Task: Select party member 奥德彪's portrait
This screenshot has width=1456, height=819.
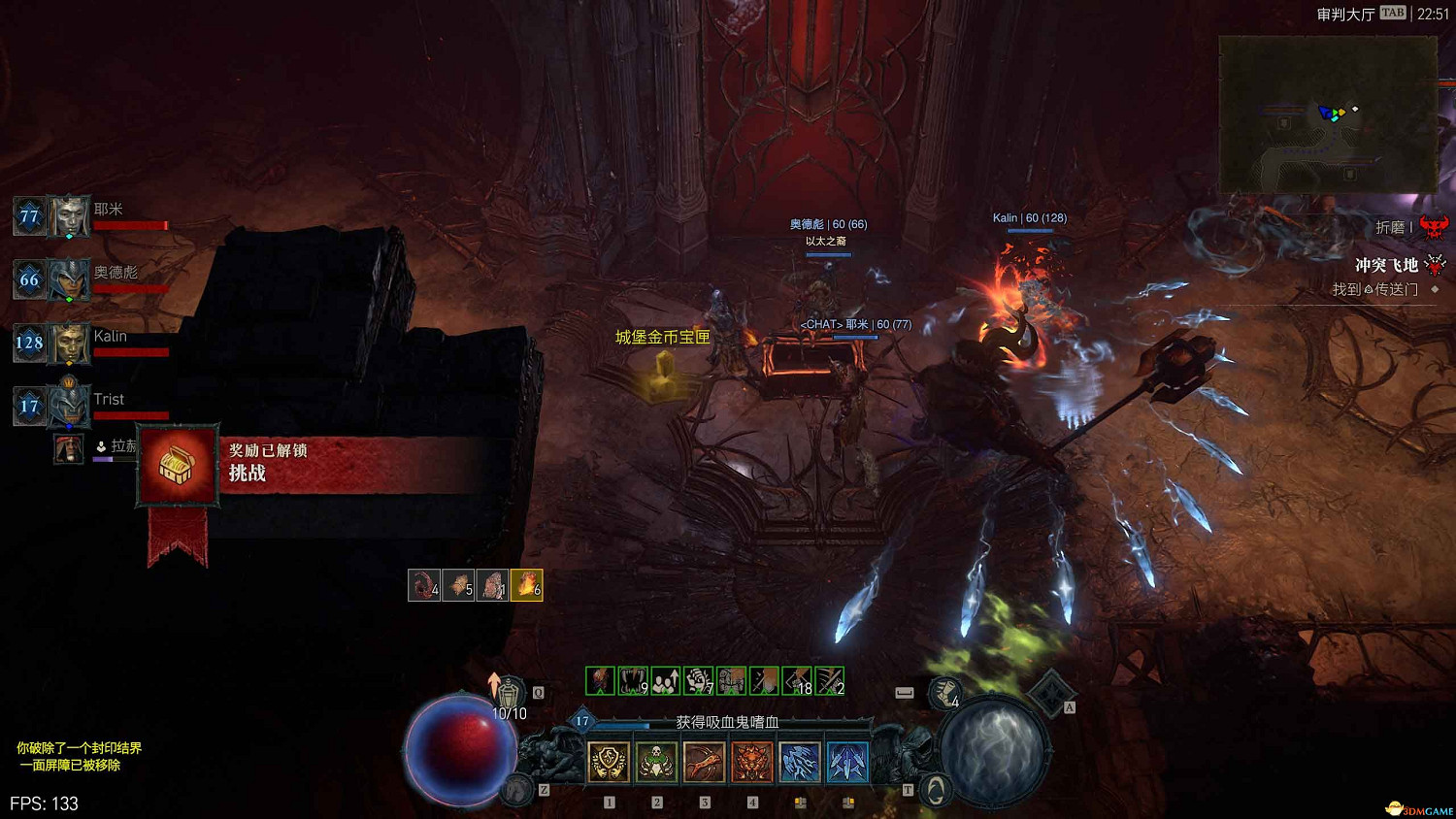Action: [69, 280]
